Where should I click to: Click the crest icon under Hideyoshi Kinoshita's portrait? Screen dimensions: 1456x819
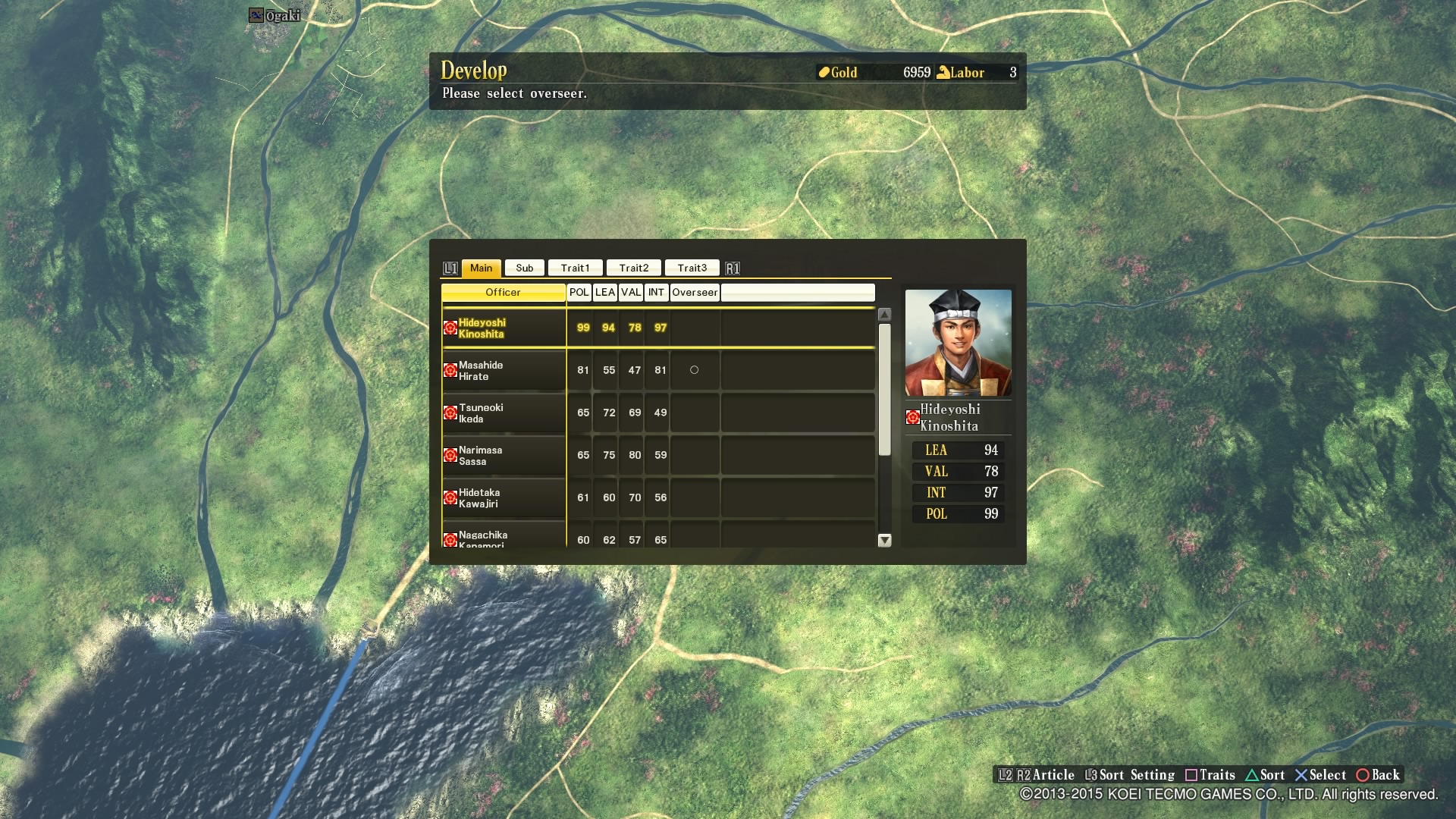tap(912, 417)
